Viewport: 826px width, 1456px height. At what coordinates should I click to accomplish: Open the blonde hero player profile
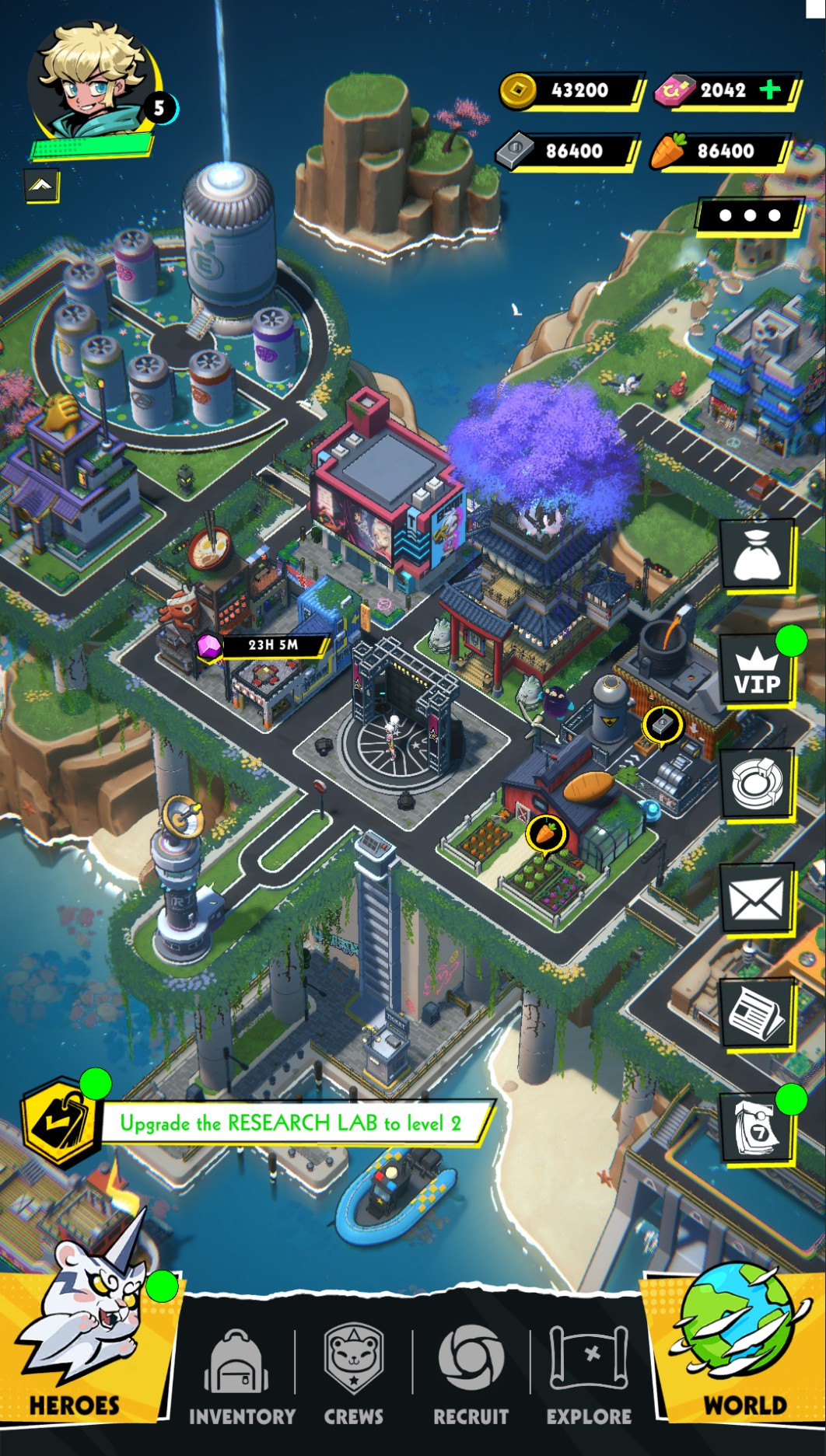93,82
